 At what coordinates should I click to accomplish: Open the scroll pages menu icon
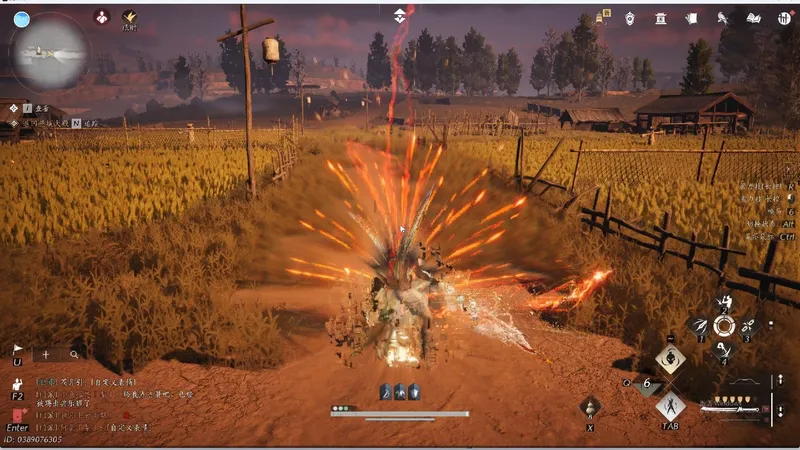[691, 18]
